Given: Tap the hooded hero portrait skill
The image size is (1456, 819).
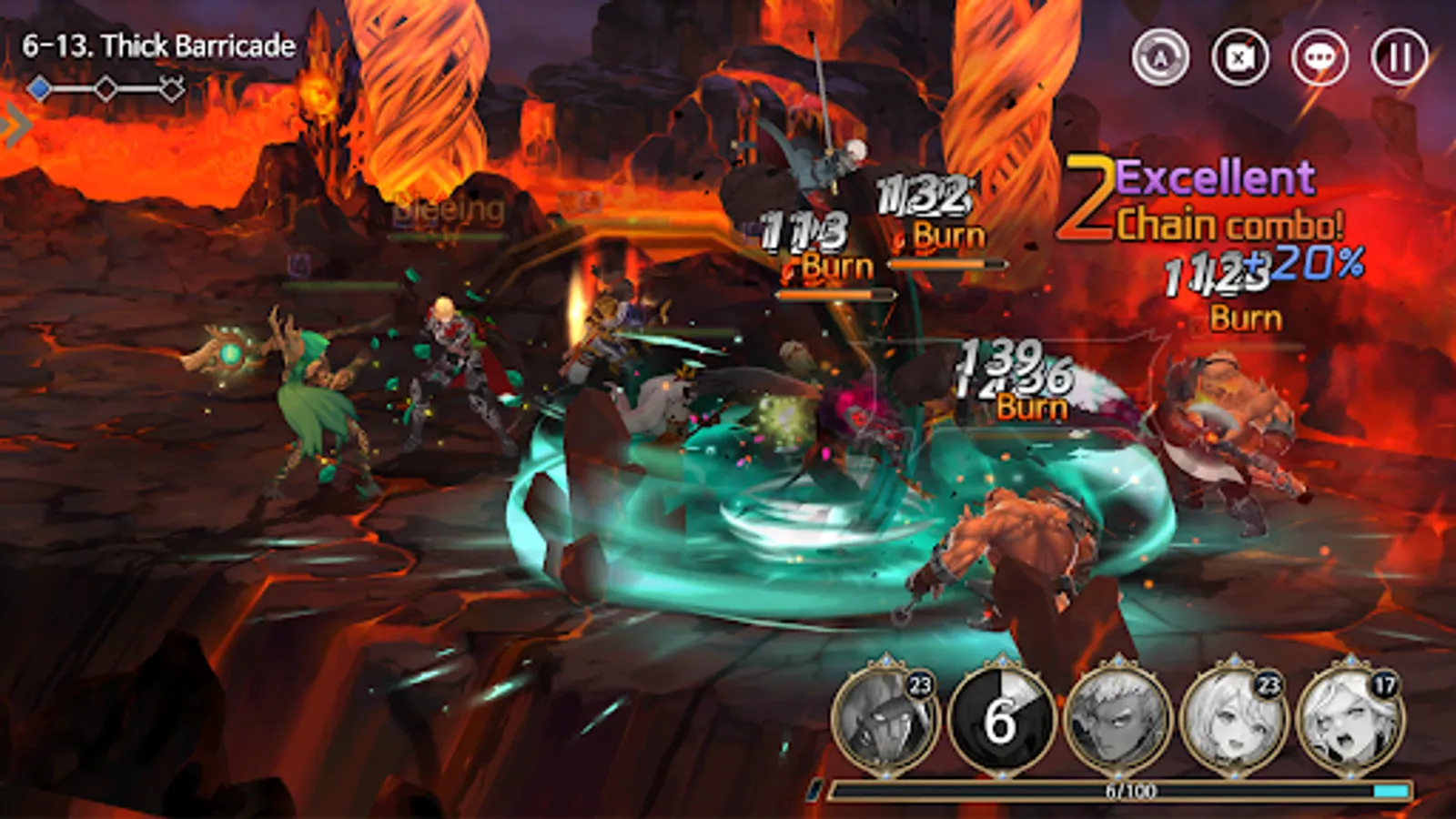Looking at the screenshot, I should 885,719.
